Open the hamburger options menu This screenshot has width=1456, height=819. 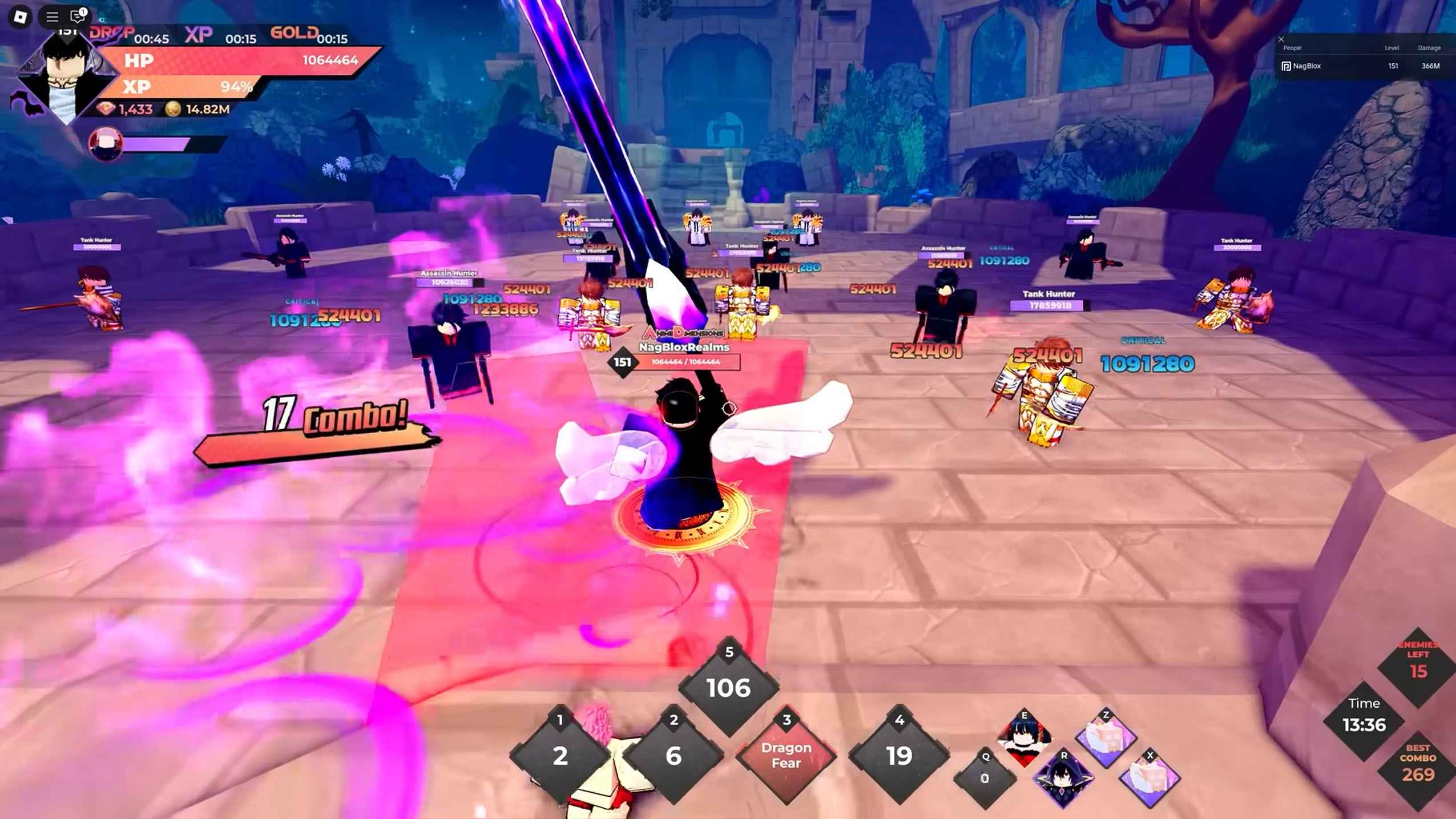52,17
